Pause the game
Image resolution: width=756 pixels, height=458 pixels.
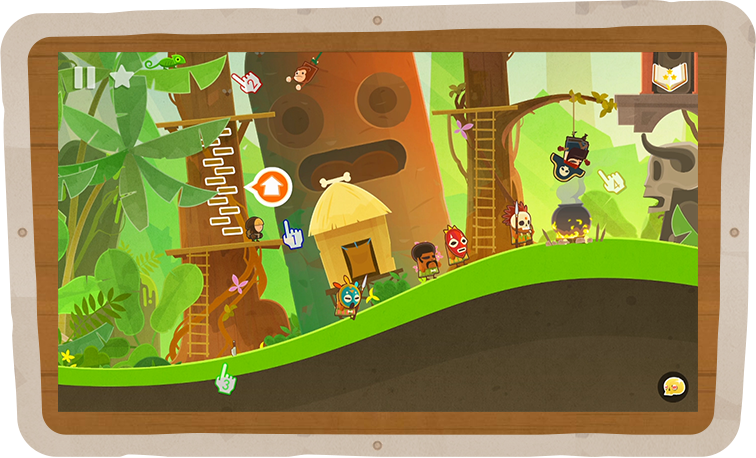pos(85,77)
